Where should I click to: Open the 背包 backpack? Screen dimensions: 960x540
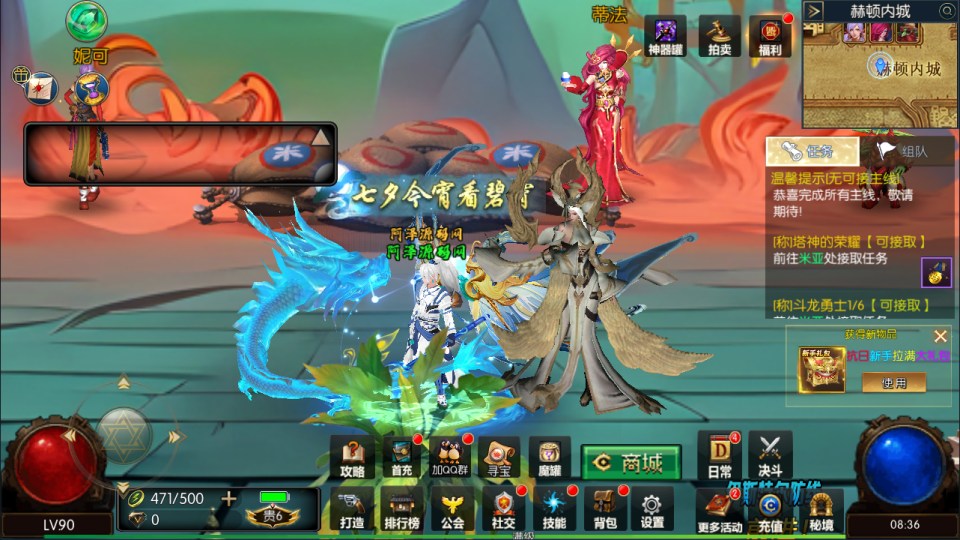603,508
